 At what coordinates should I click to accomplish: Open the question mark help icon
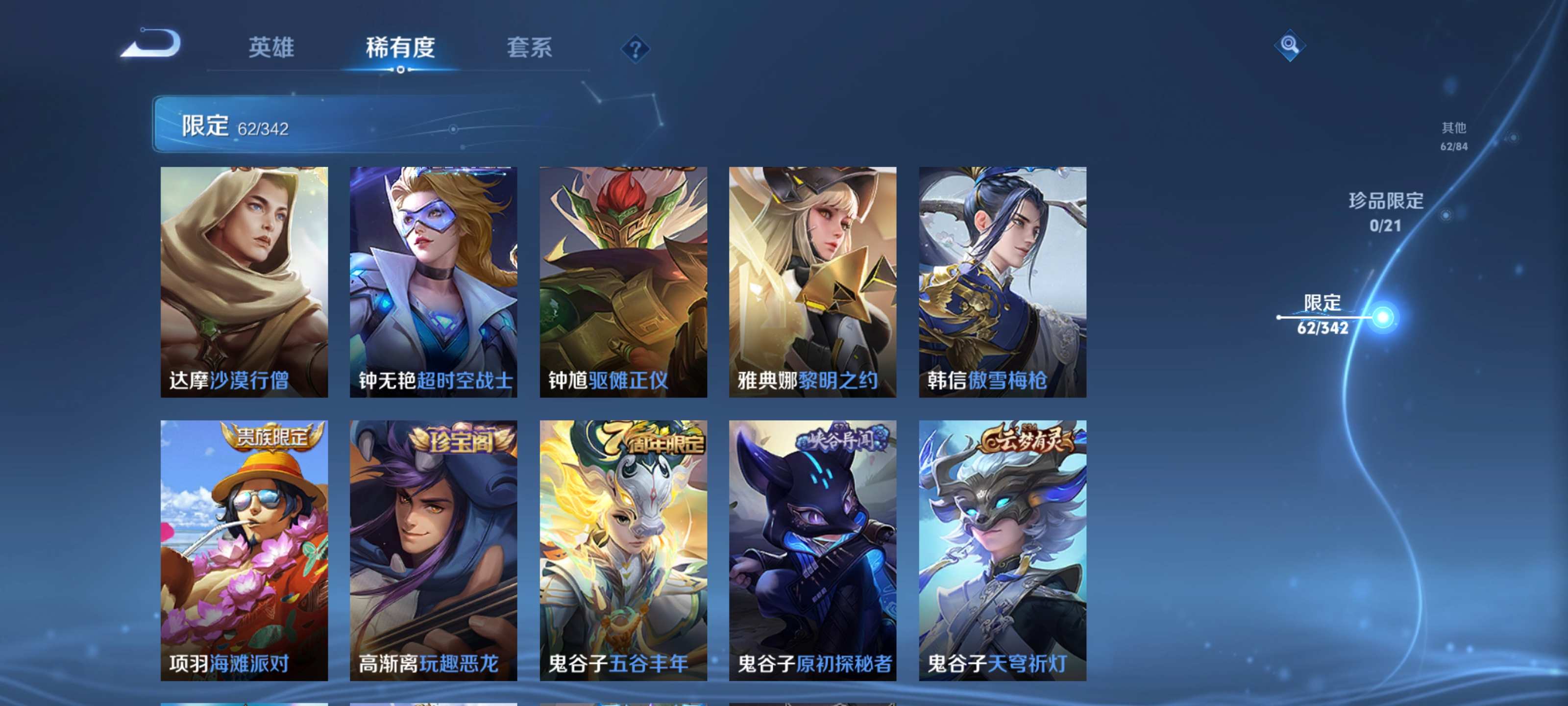pyautogui.click(x=636, y=49)
